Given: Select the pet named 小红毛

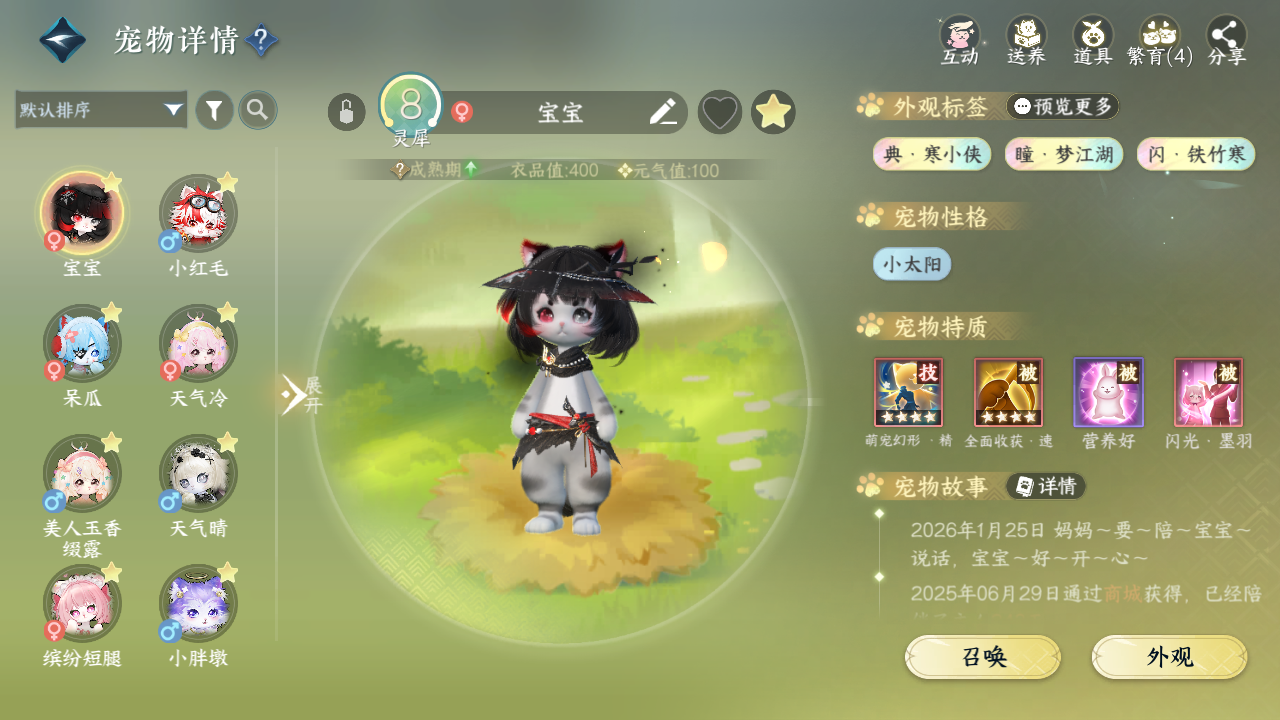Looking at the screenshot, I should click(198, 214).
